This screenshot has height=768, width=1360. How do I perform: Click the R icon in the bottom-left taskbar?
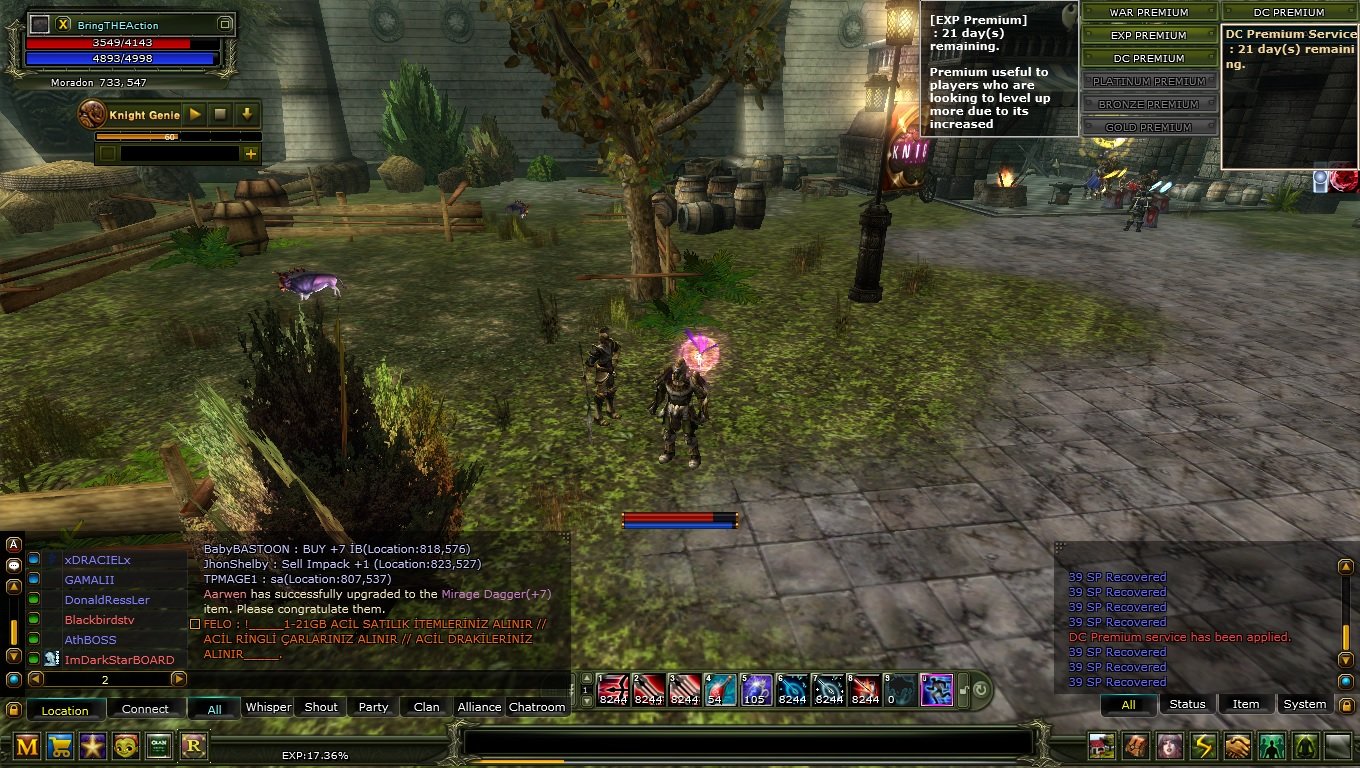tap(193, 747)
